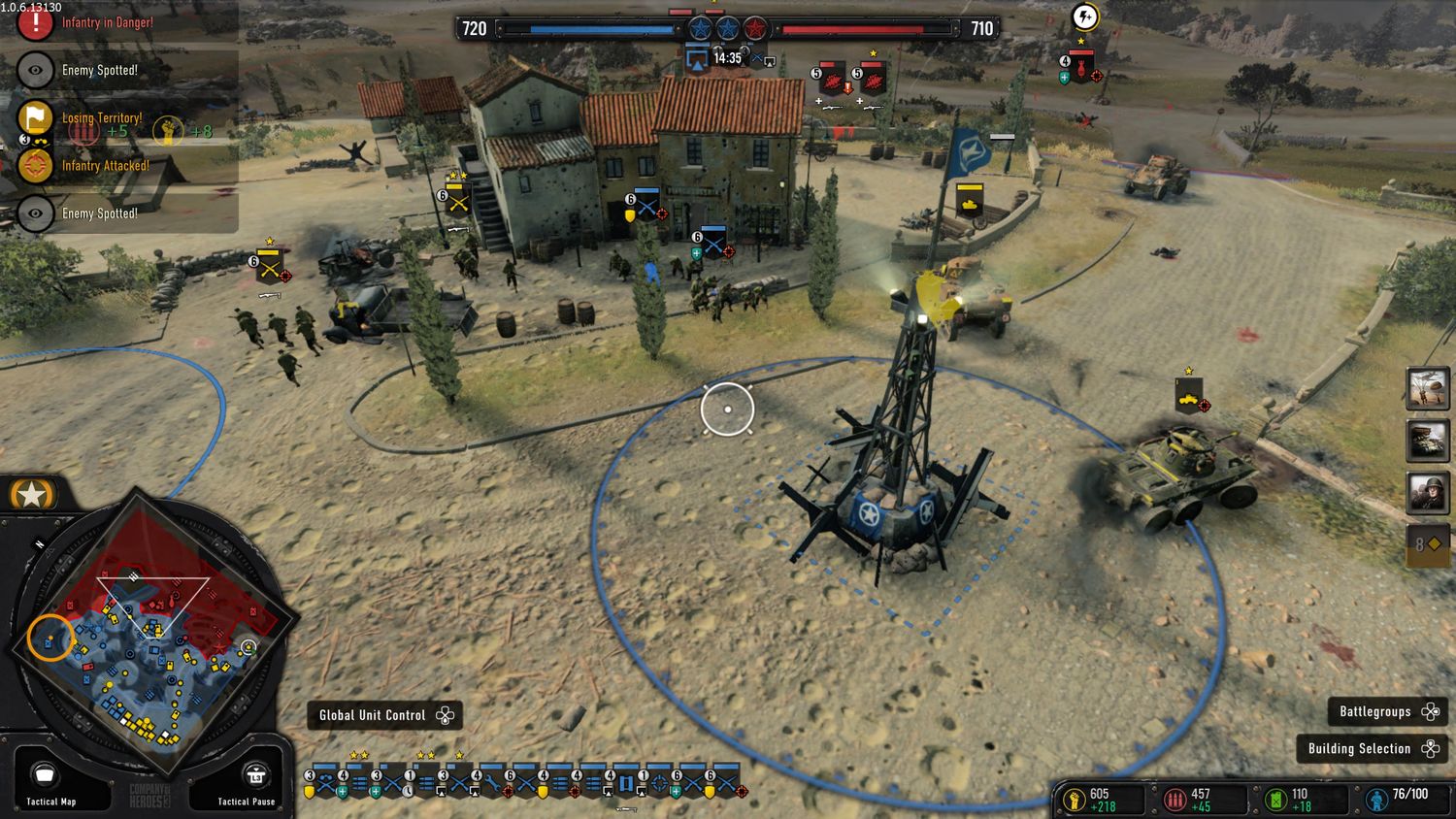Select the helmeted soldier portrait ability
1456x819 pixels.
[1427, 492]
